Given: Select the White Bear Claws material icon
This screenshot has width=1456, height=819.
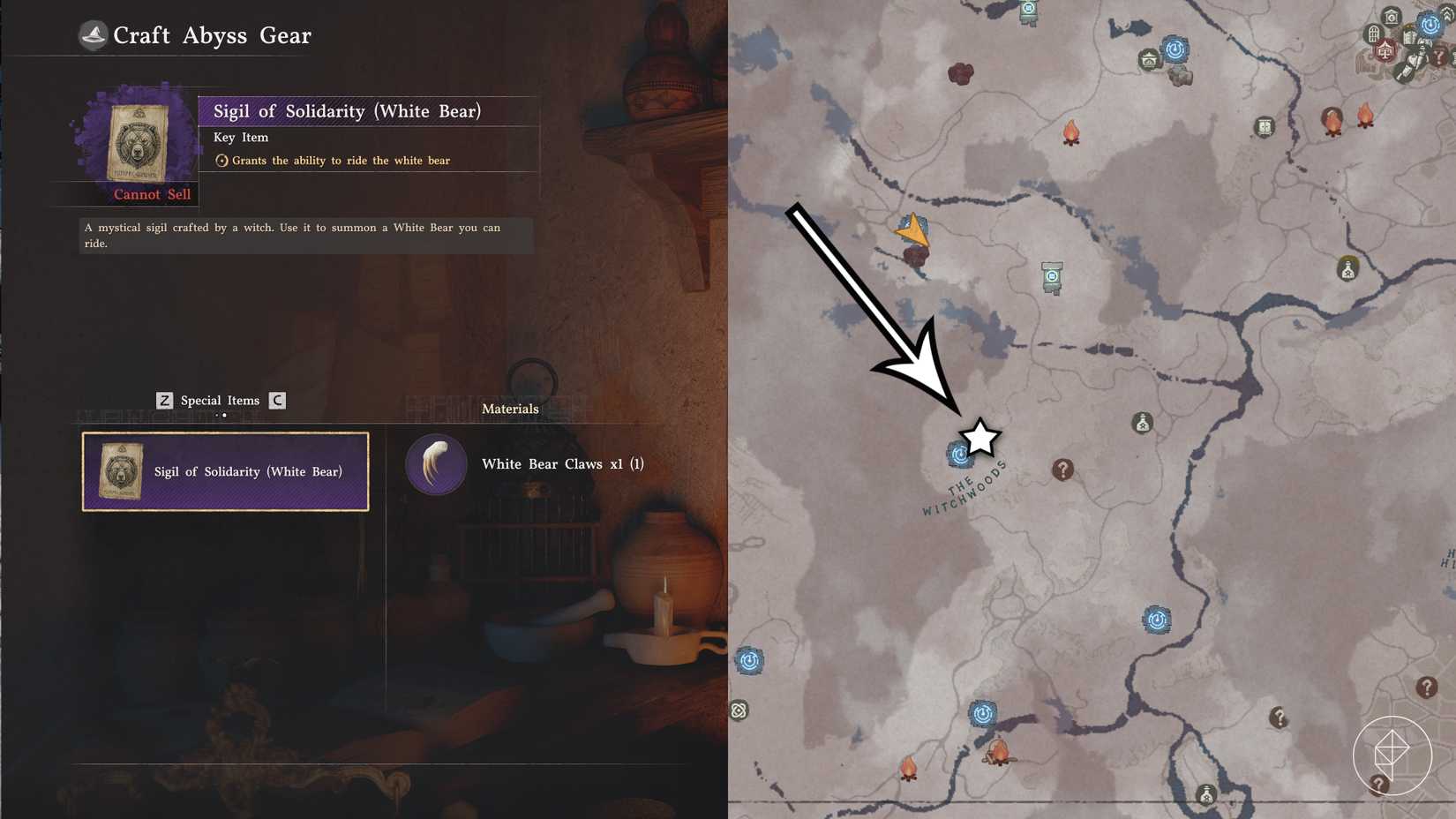Looking at the screenshot, I should pos(436,463).
